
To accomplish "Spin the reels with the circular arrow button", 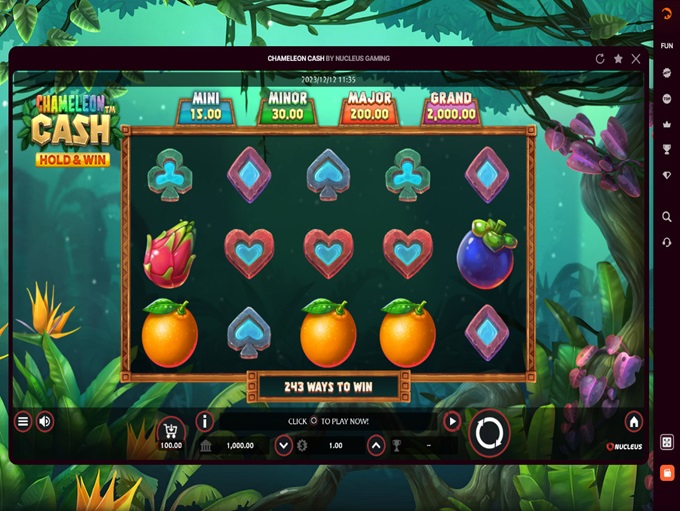I will point(490,432).
